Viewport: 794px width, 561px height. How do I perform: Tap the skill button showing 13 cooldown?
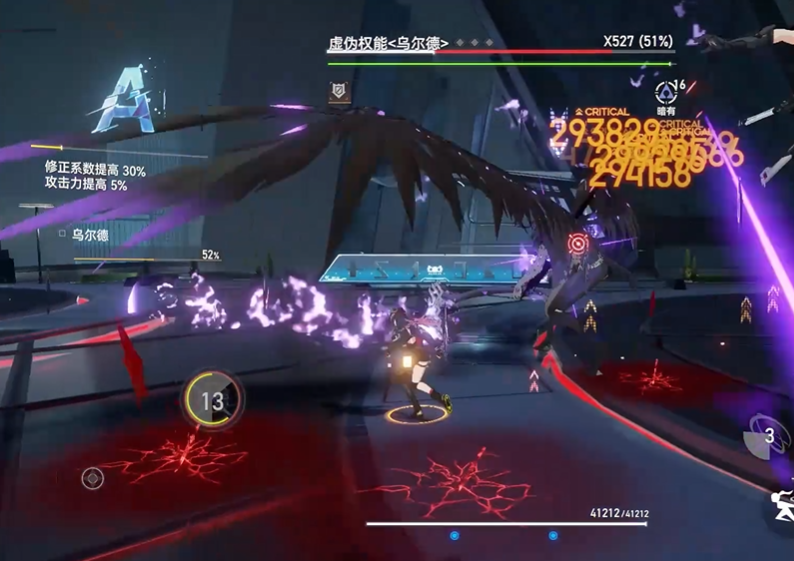212,401
